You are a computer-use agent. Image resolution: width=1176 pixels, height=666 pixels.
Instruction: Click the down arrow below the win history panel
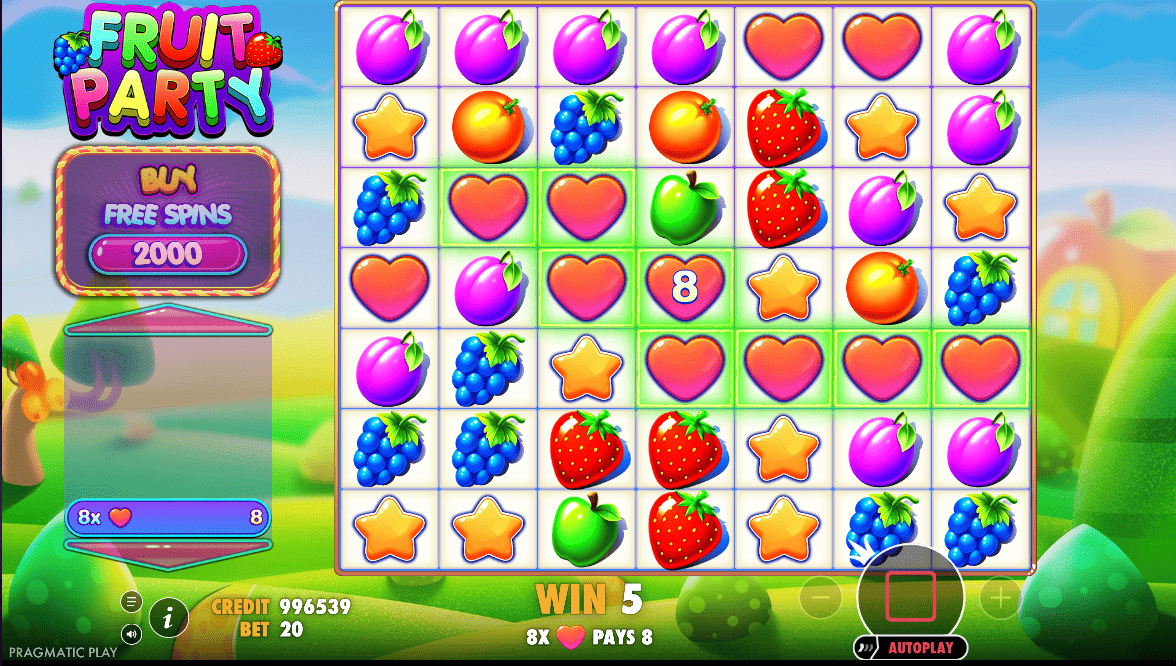pos(167,547)
